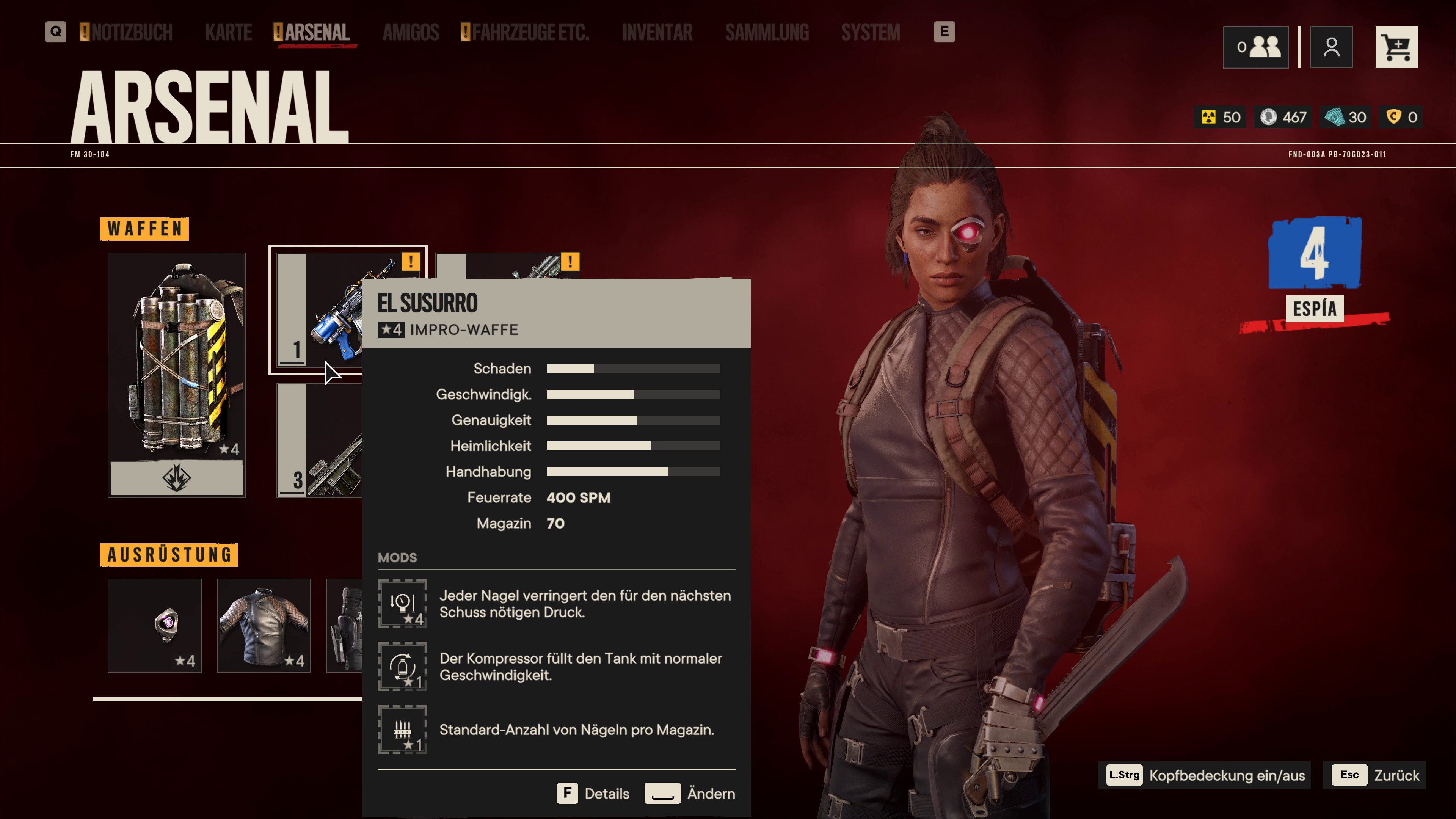Select the leather jacket gear slot
Viewport: 1456px width, 819px height.
point(264,625)
